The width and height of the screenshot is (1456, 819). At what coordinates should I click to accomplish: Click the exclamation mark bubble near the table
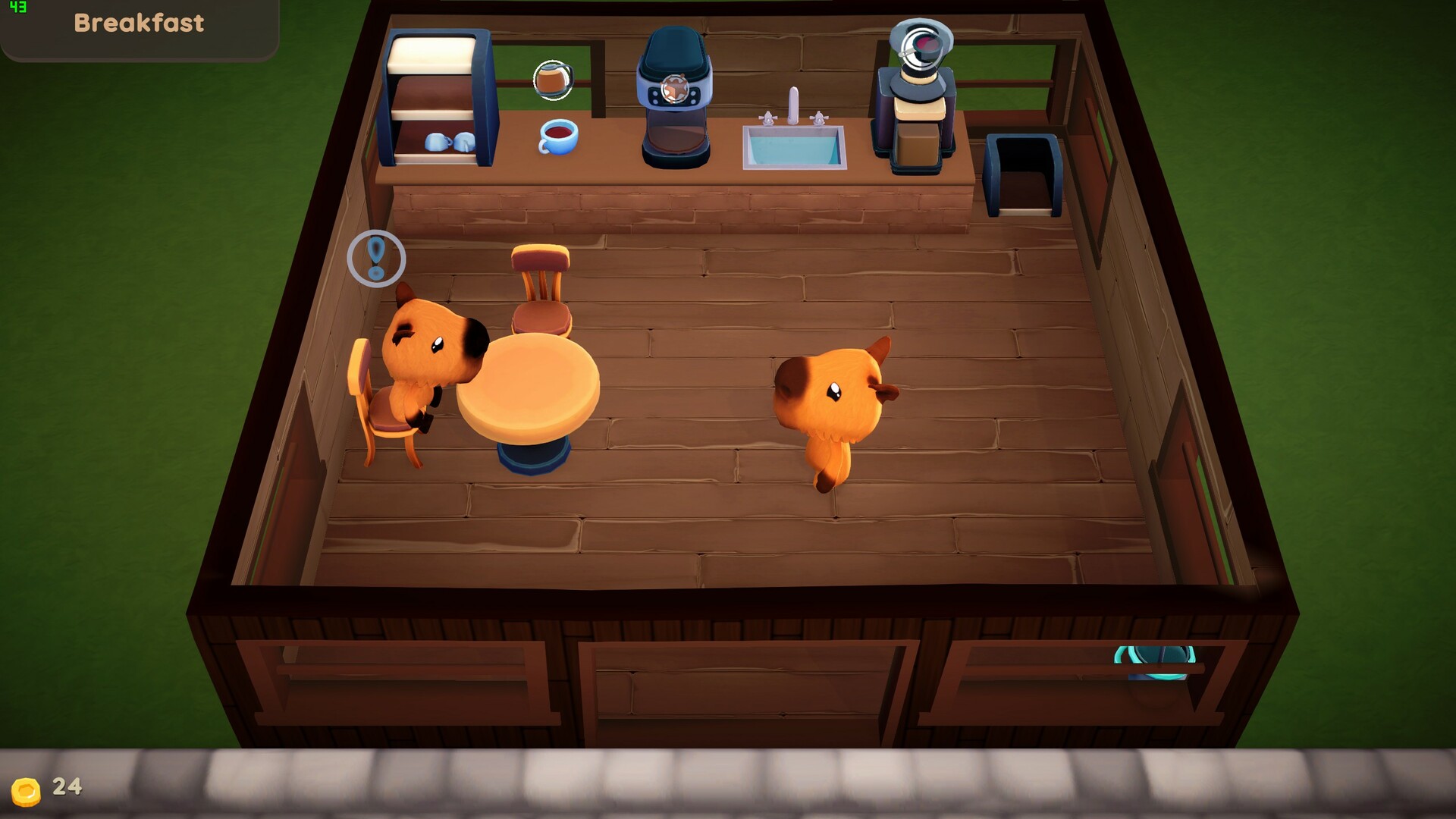pyautogui.click(x=377, y=258)
